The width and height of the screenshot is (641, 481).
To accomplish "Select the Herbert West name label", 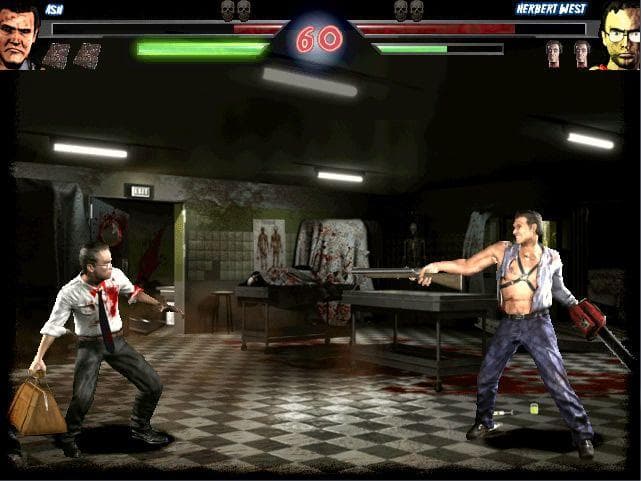I will pos(551,9).
